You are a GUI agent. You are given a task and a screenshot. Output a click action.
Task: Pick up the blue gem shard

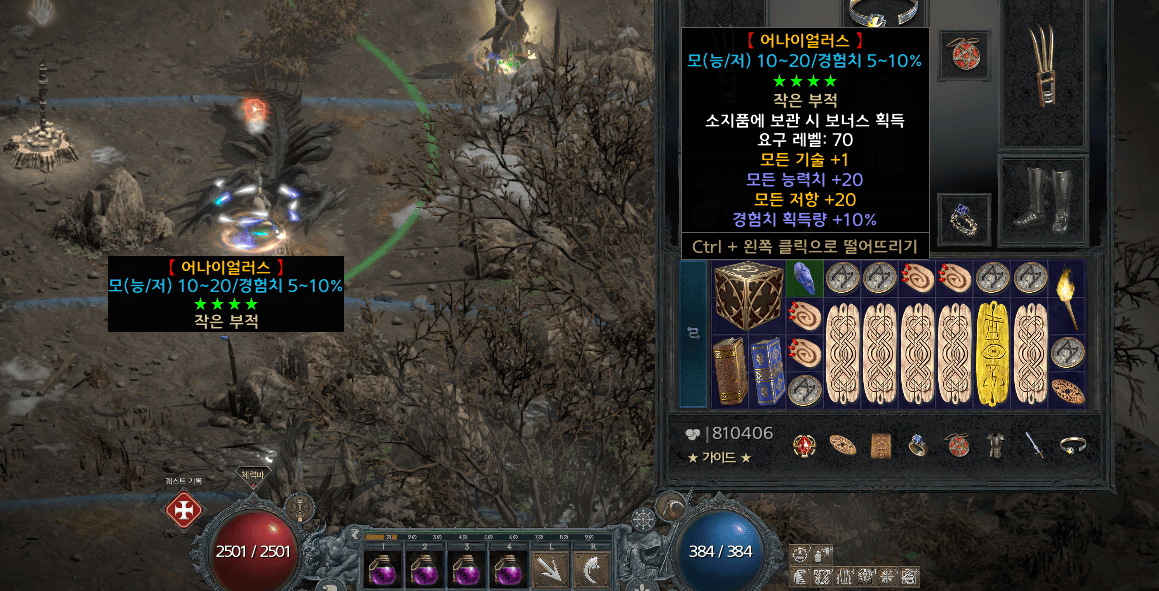[803, 277]
